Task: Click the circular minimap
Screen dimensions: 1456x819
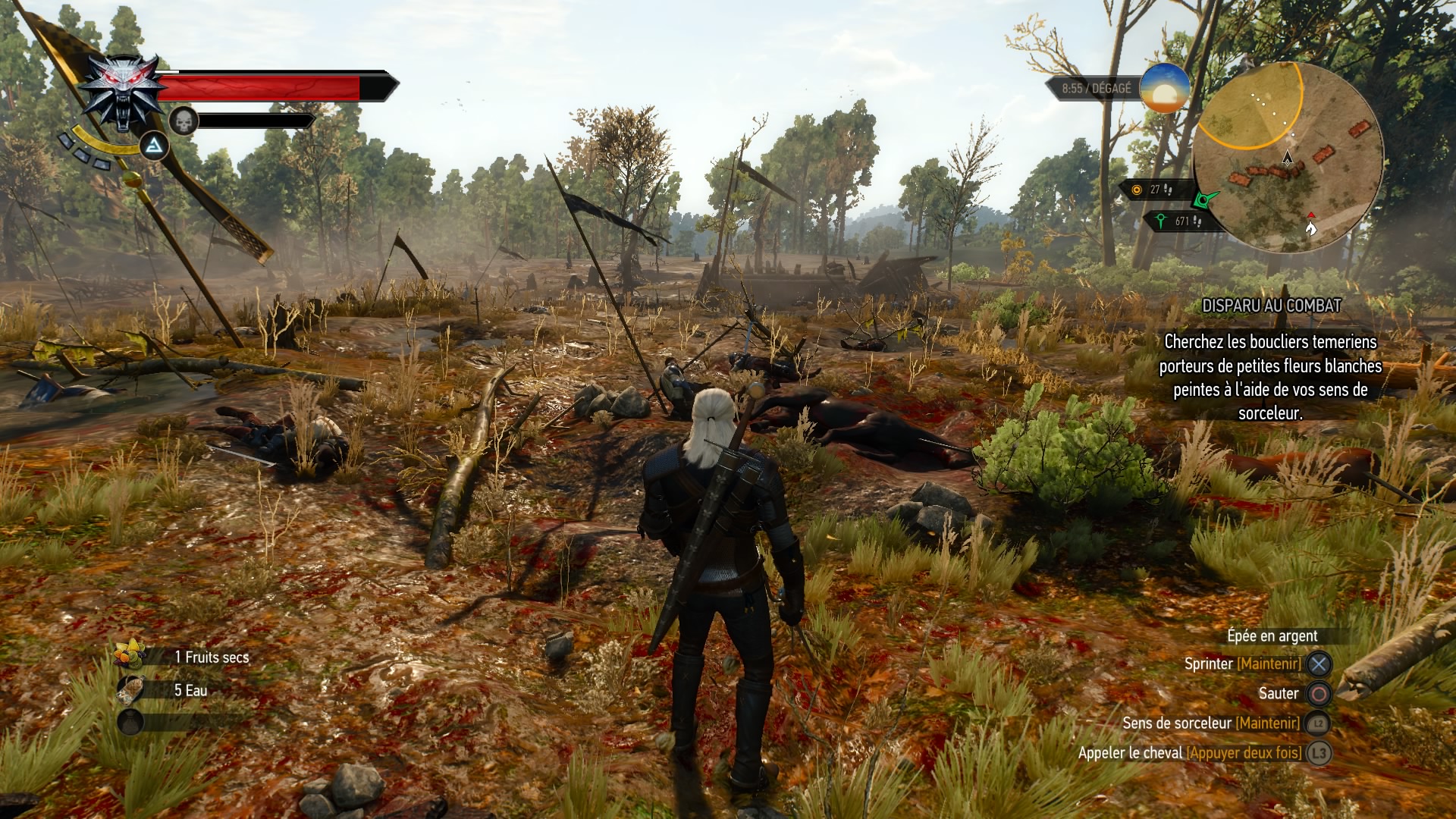Action: (1288, 158)
